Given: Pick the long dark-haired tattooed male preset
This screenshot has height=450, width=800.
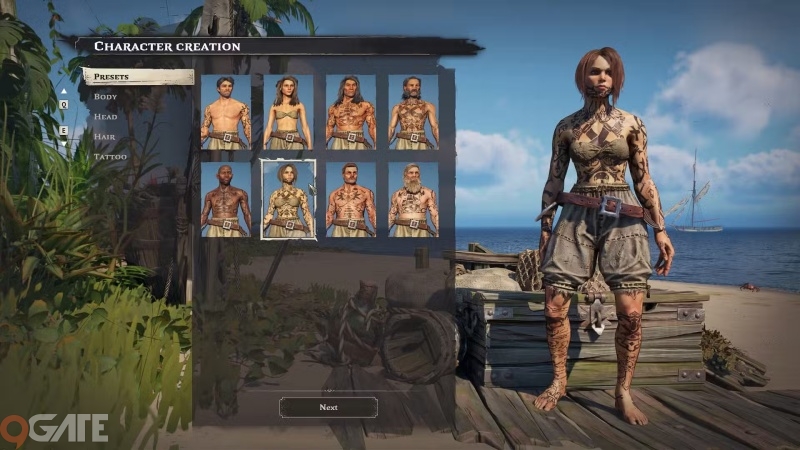Looking at the screenshot, I should (x=350, y=112).
